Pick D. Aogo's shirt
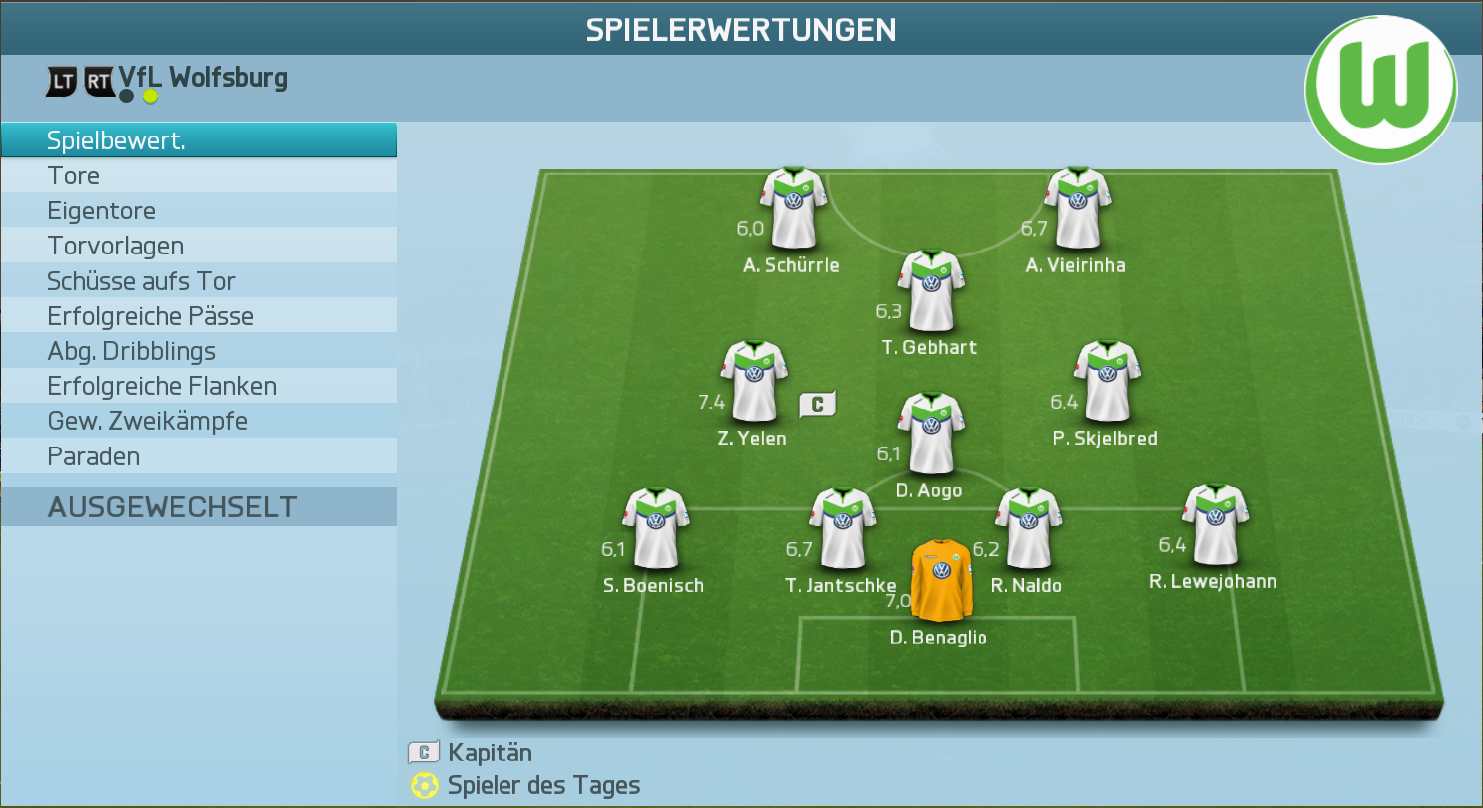The height and width of the screenshot is (808, 1483). point(931,433)
